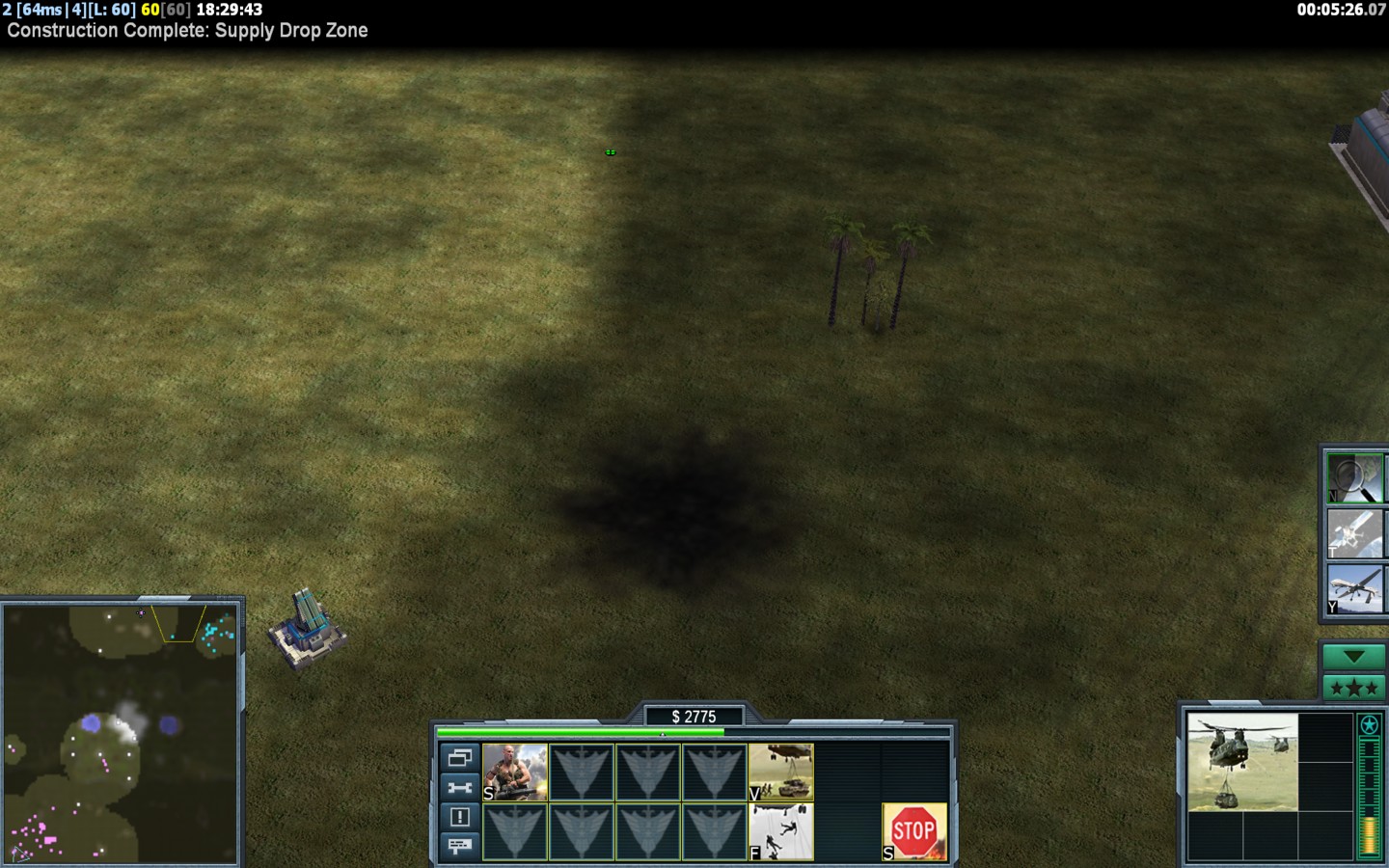The width and height of the screenshot is (1389, 868).
Task: Open the minimap view
Action: (121, 733)
